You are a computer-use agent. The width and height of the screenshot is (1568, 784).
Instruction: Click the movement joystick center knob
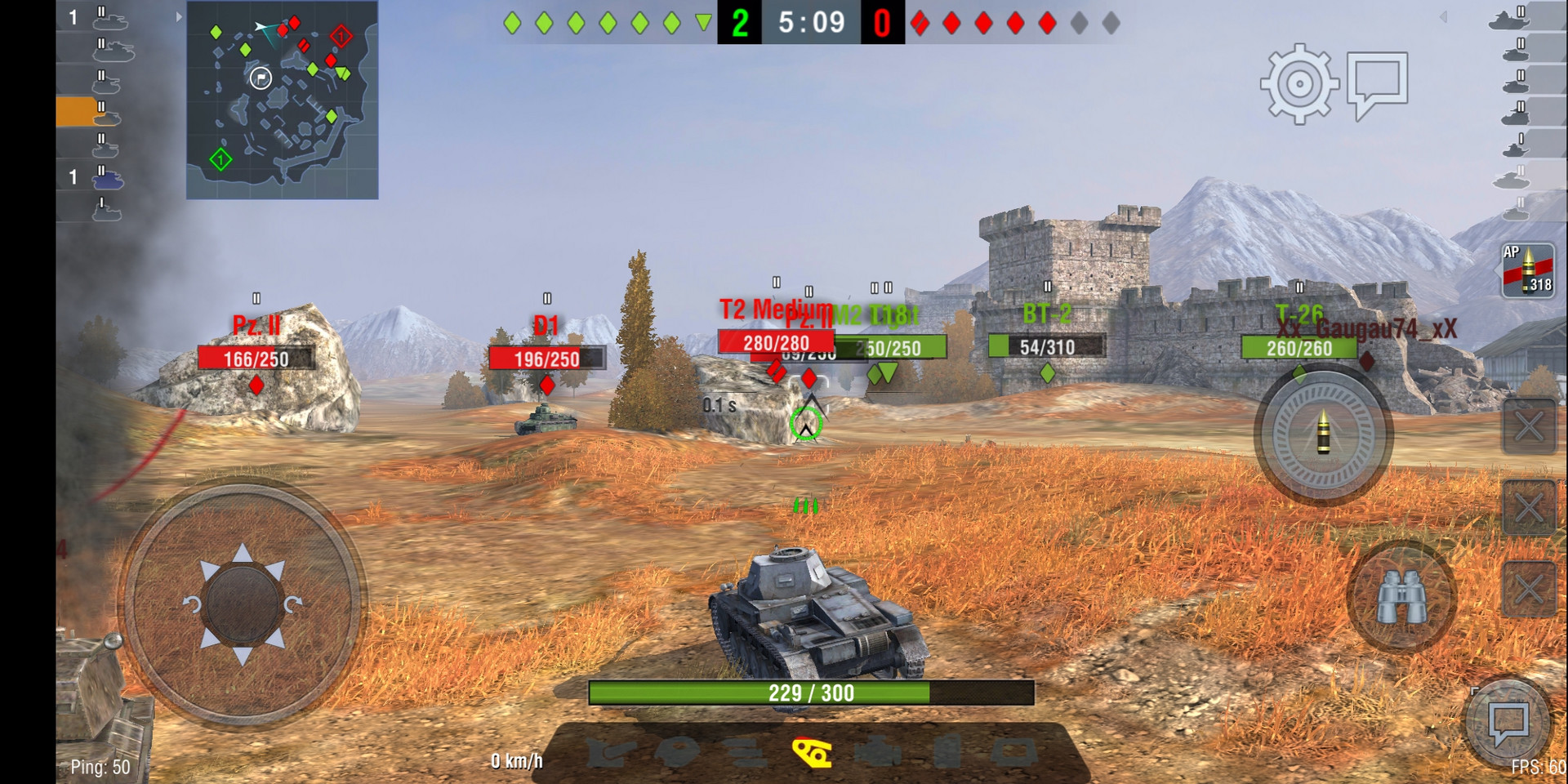pyautogui.click(x=242, y=604)
